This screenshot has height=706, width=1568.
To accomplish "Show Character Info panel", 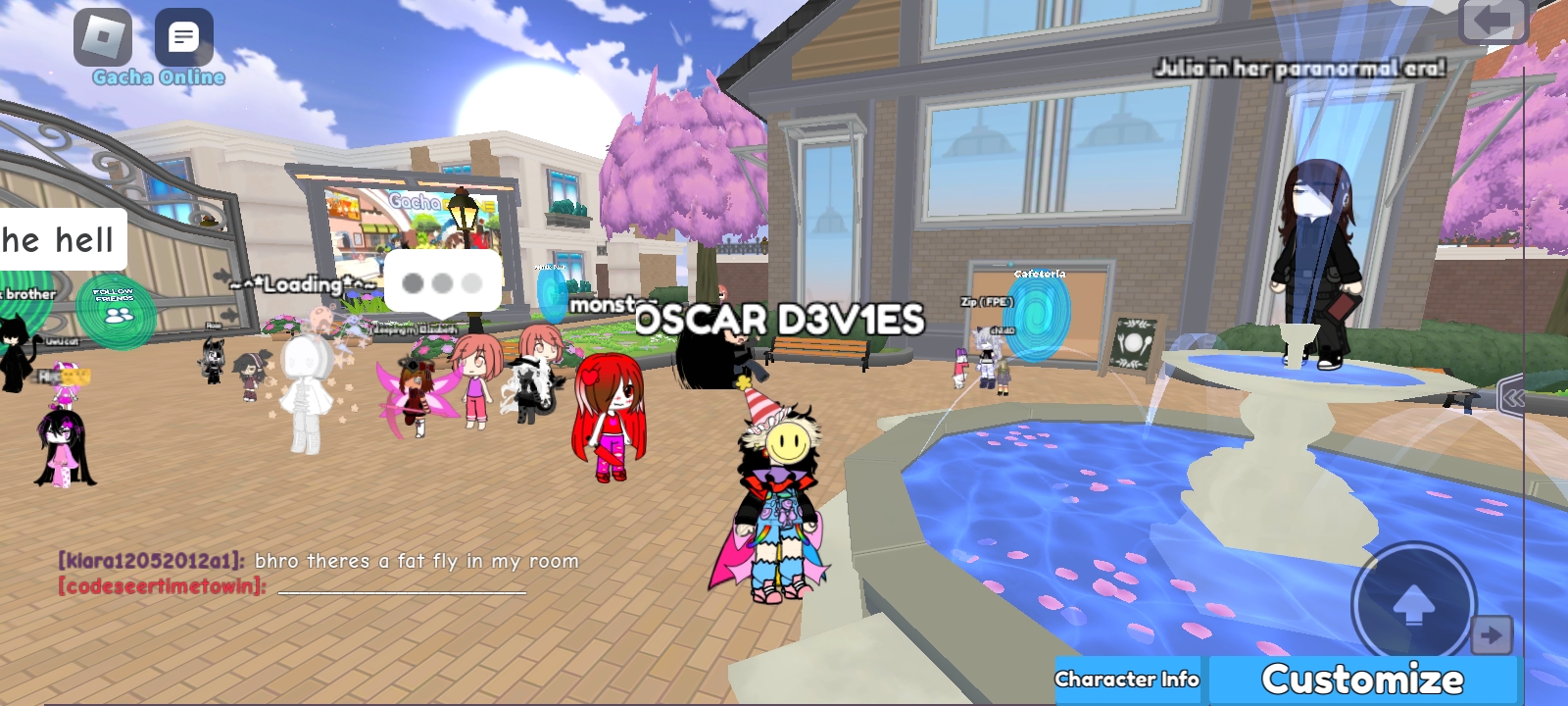I will [1128, 680].
